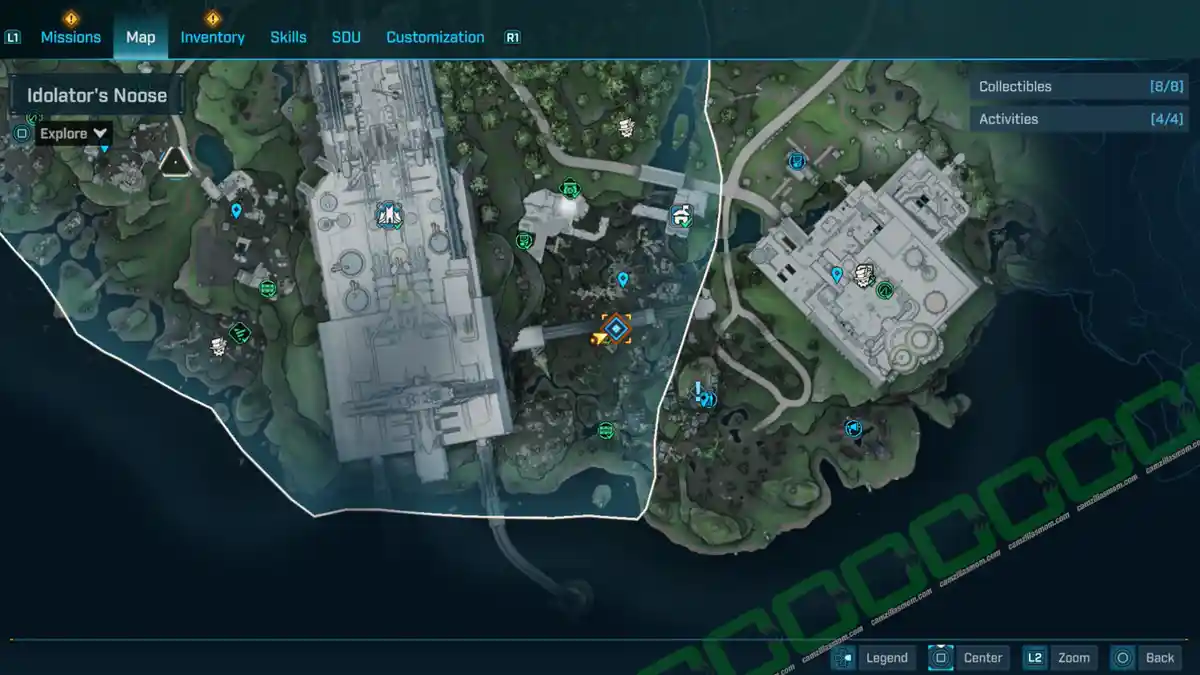The image size is (1200, 675).
Task: Open the Missions tab
Action: coord(70,37)
